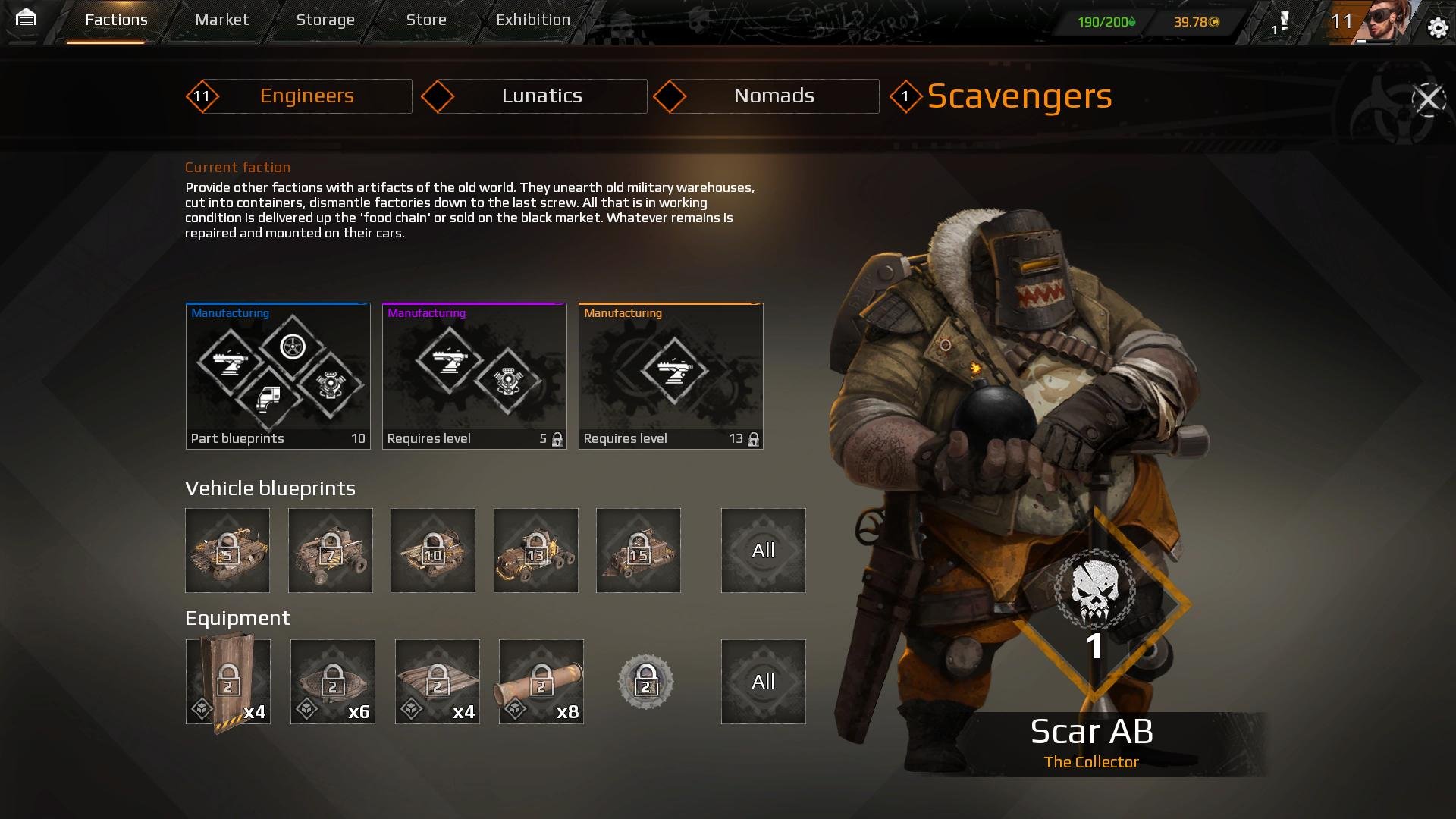Open the player profile portrait
This screenshot has height=819, width=1456.
[x=1385, y=21]
